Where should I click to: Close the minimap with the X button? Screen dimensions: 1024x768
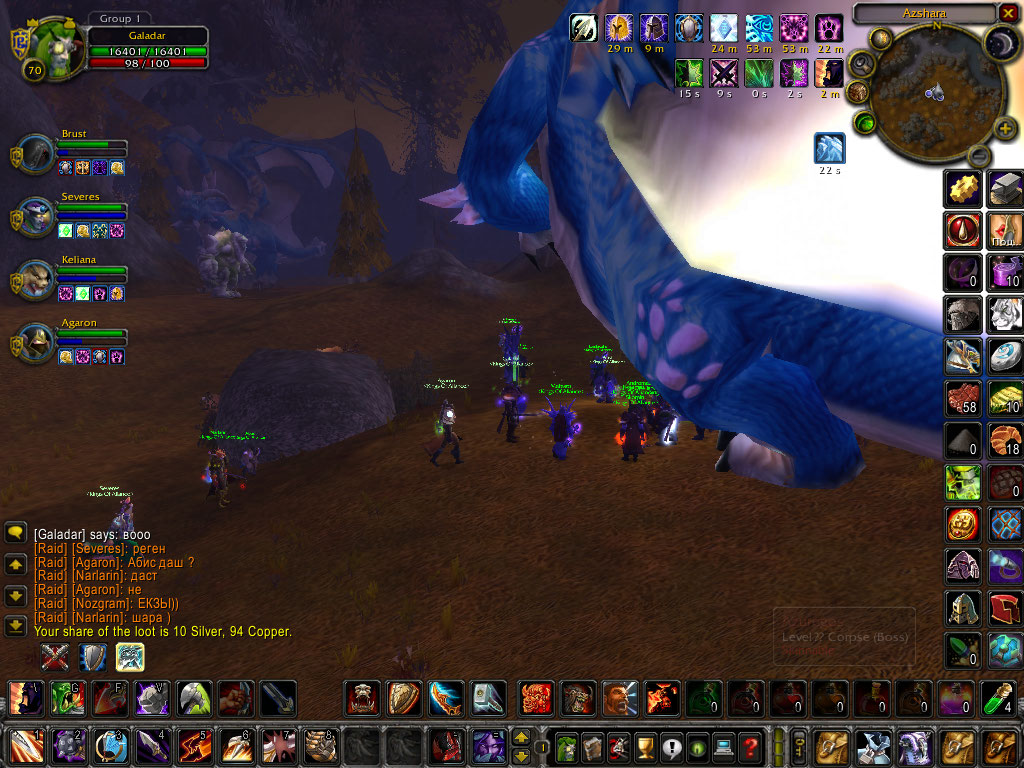point(1007,13)
